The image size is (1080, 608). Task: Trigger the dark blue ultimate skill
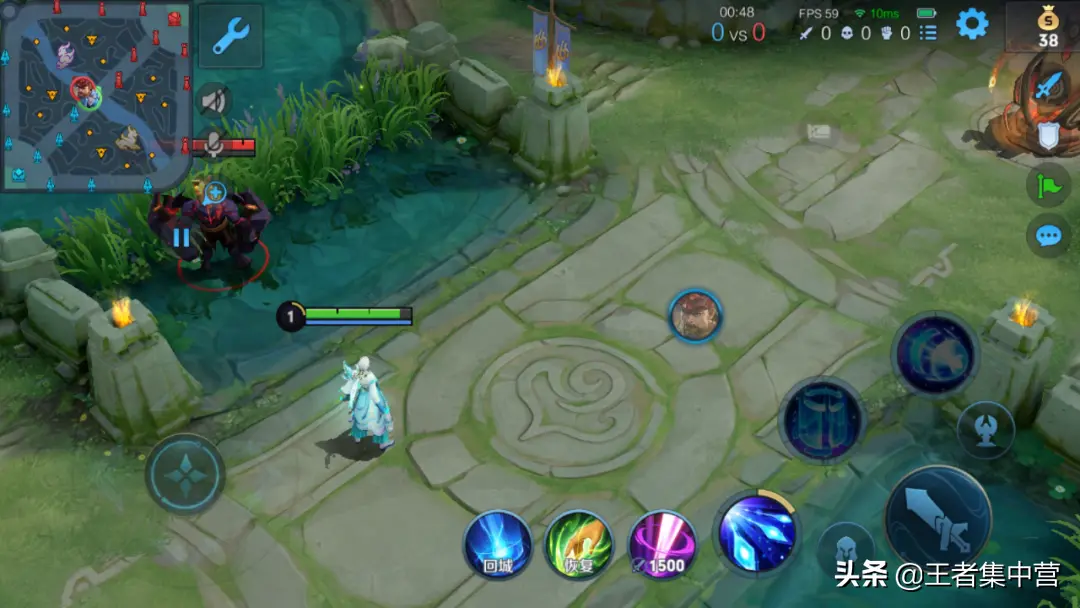point(935,354)
